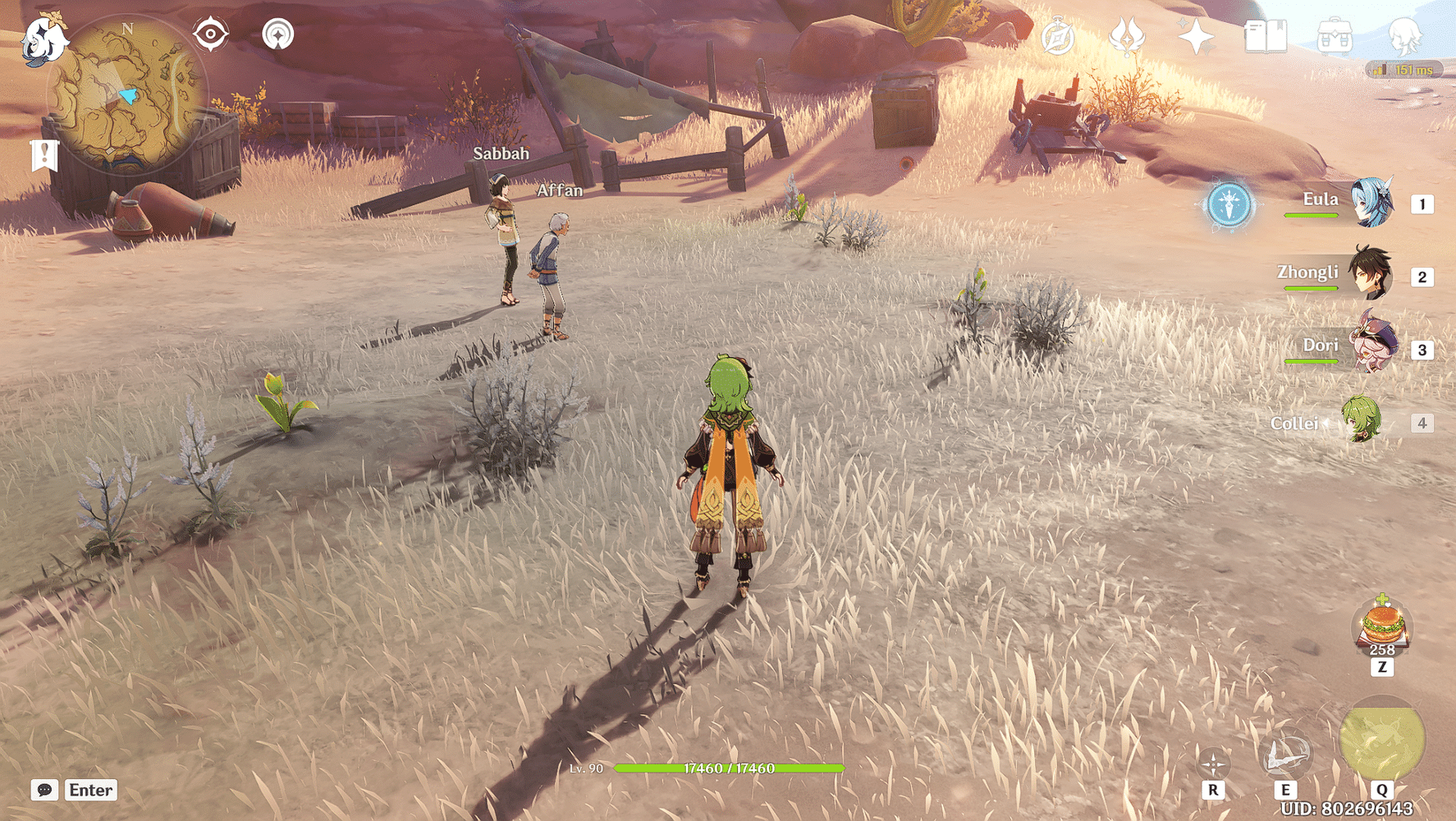Click the glowing blue Eula skill orb

pyautogui.click(x=1229, y=204)
